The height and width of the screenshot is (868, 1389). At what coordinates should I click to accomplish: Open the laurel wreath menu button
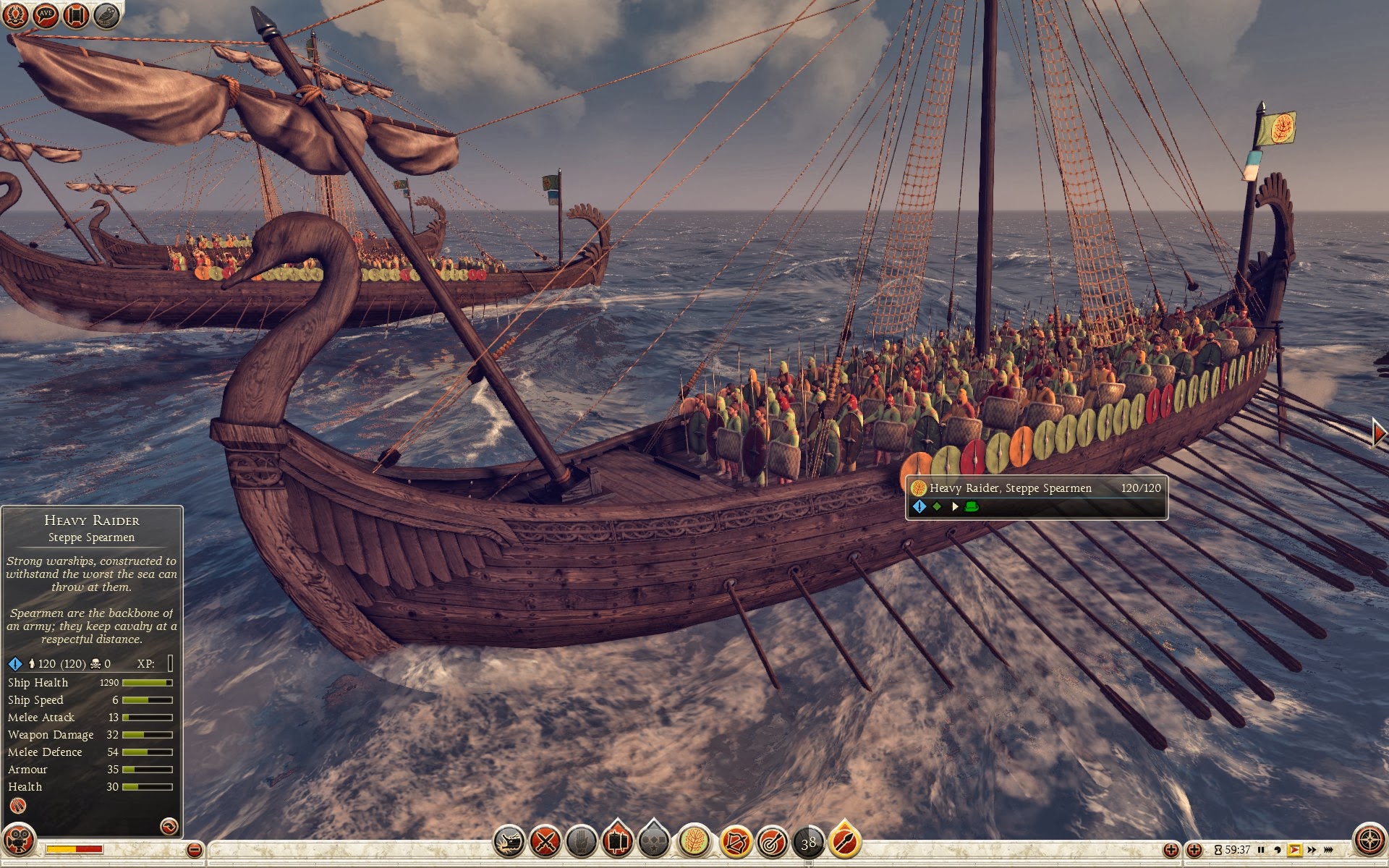pyautogui.click(x=16, y=14)
